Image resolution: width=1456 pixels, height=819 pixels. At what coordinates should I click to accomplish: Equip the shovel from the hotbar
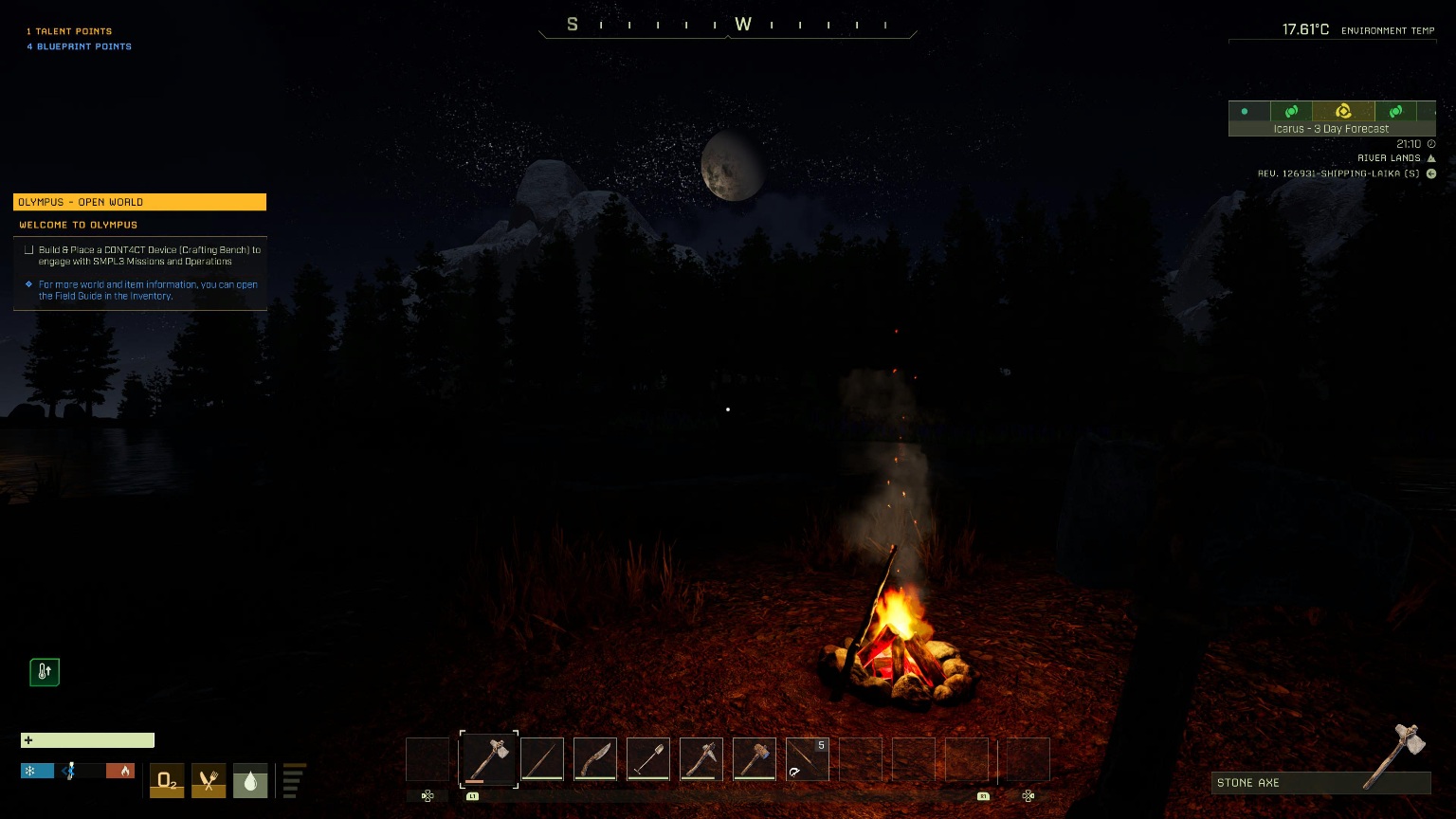point(648,759)
